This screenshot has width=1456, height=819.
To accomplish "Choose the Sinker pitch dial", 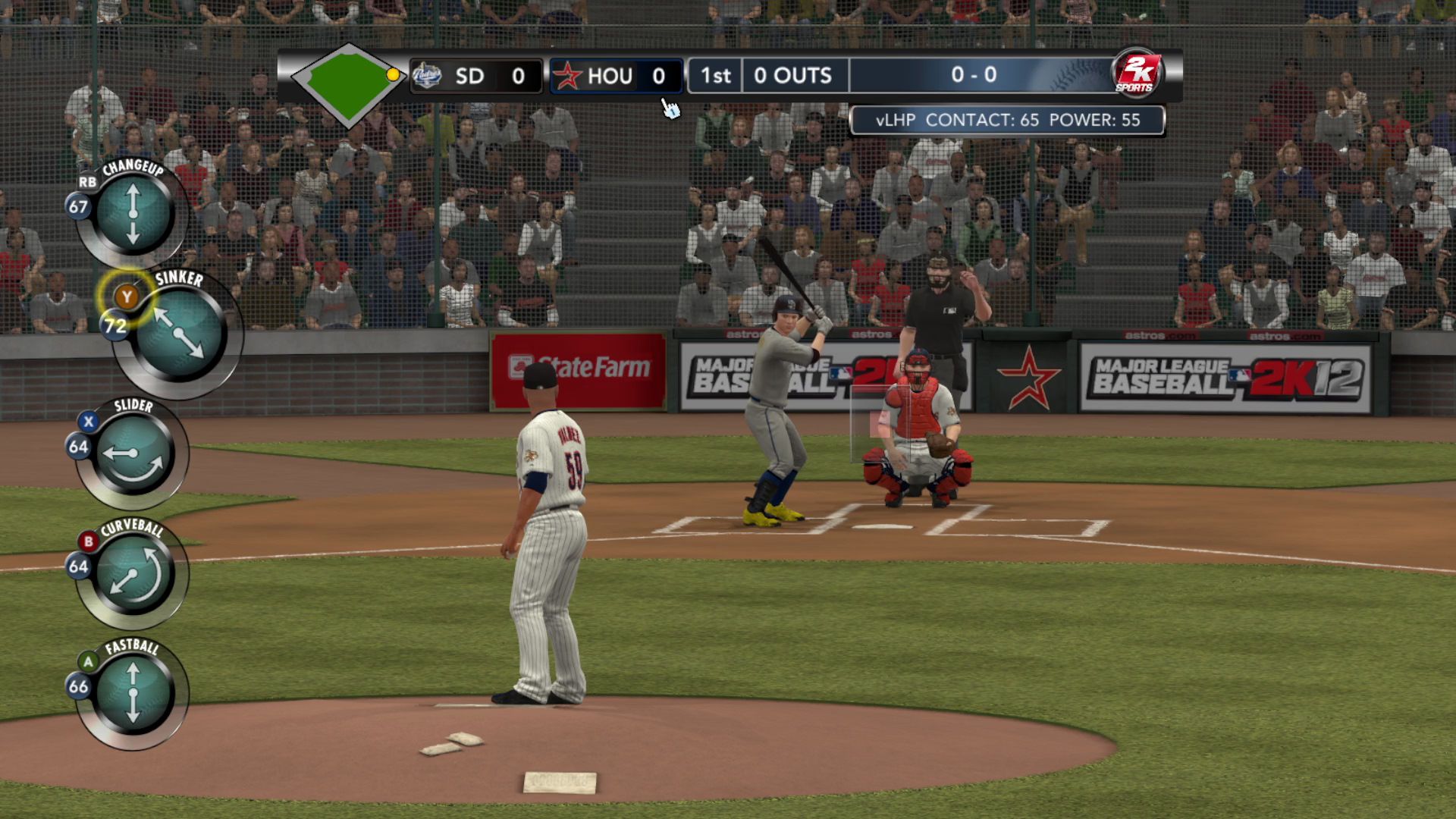I will pos(180,333).
